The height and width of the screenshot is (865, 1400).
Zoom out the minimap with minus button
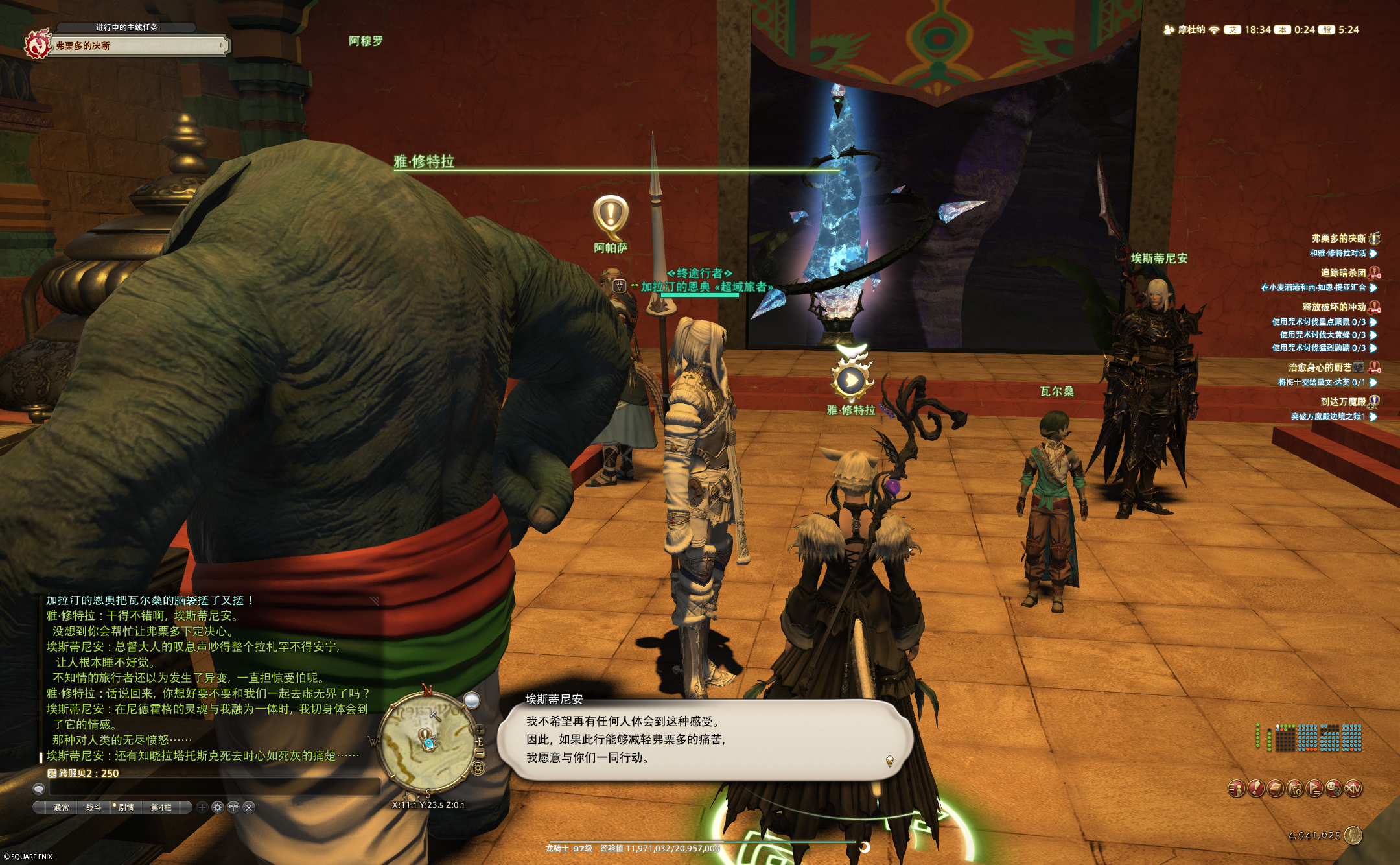(x=480, y=753)
